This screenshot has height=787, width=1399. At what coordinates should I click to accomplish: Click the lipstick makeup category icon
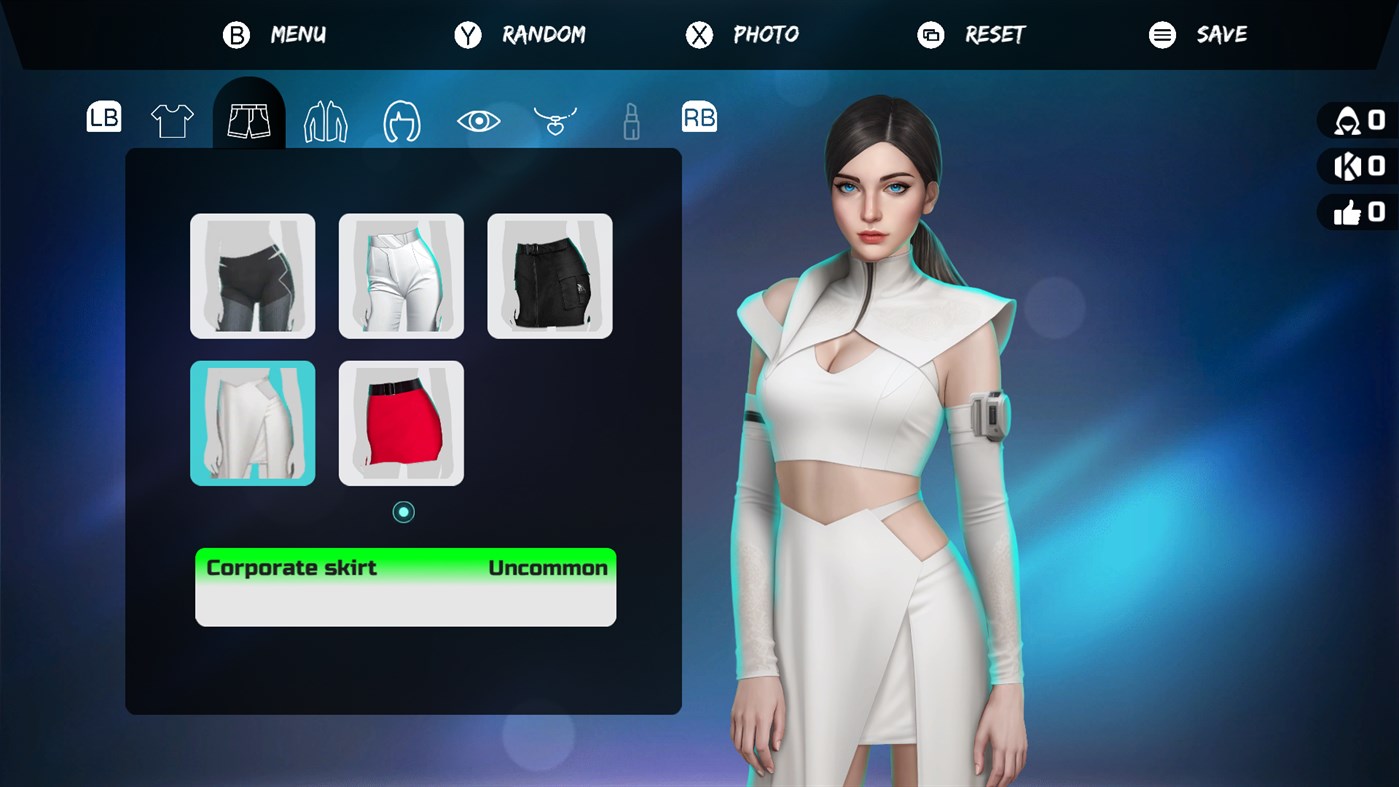630,118
